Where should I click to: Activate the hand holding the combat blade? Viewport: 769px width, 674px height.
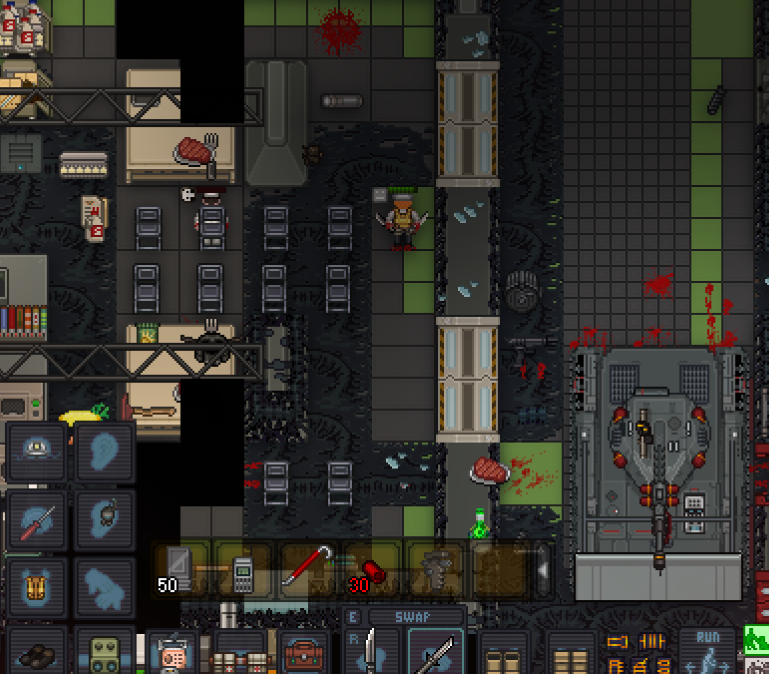pos(437,651)
